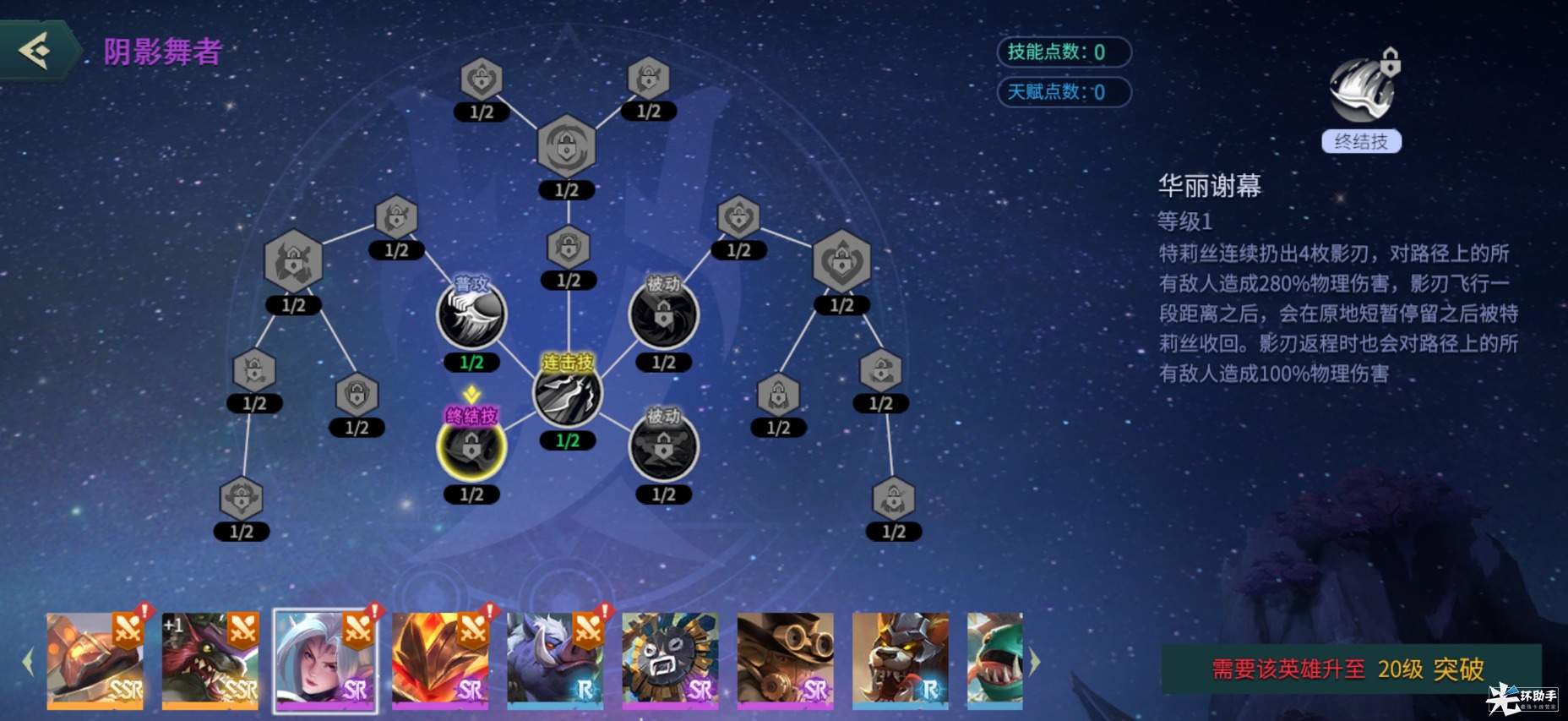Tap the 需要该英雄升至20级 突破 button

[1350, 669]
